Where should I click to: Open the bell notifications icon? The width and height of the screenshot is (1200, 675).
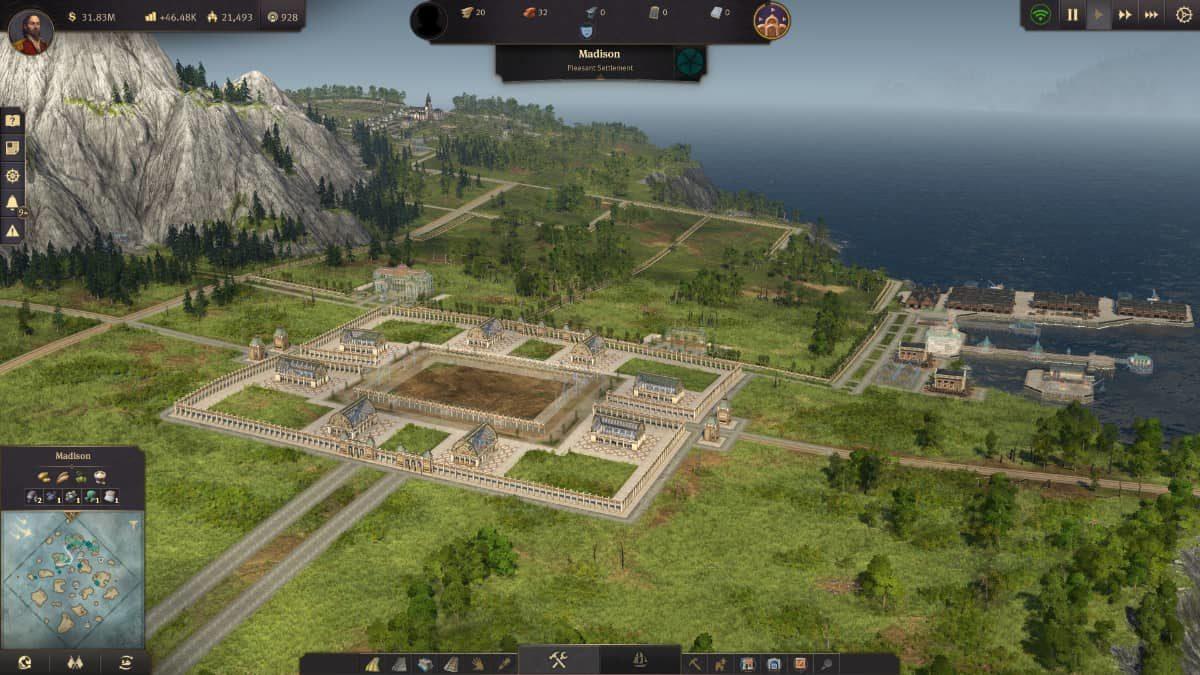point(12,203)
